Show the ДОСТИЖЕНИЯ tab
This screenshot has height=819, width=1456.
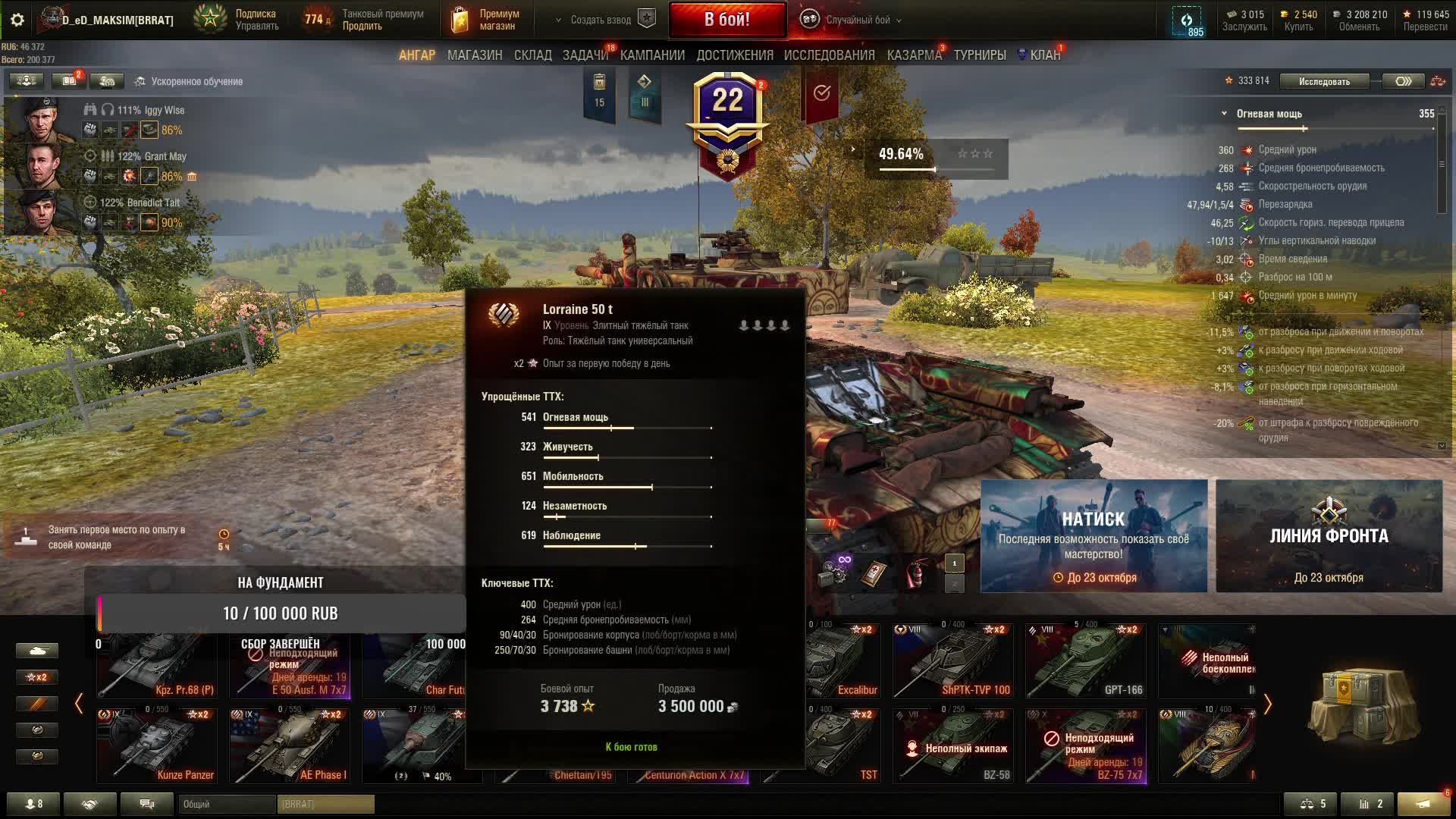[734, 55]
